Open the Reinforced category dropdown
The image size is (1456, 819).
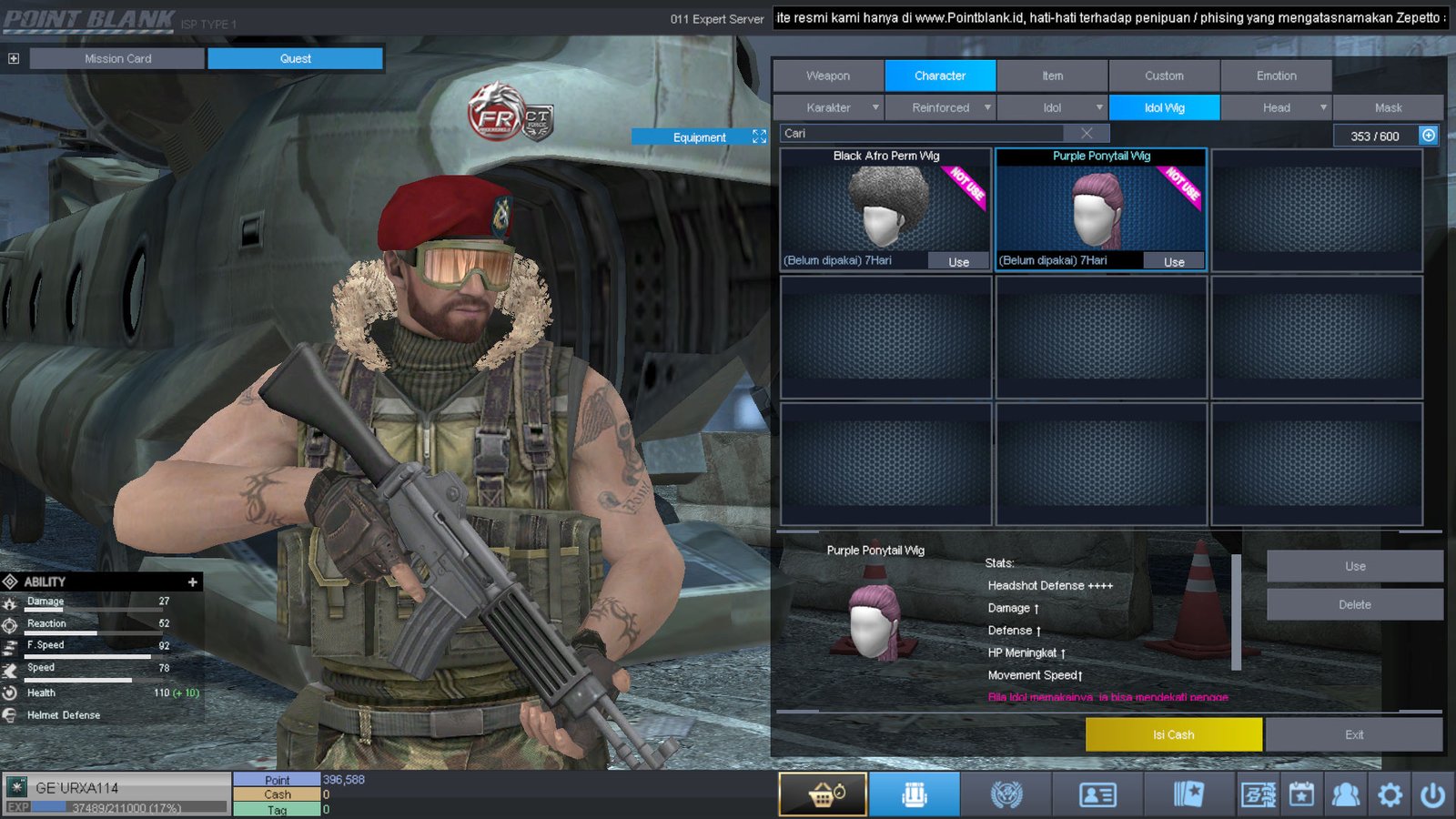tap(987, 107)
